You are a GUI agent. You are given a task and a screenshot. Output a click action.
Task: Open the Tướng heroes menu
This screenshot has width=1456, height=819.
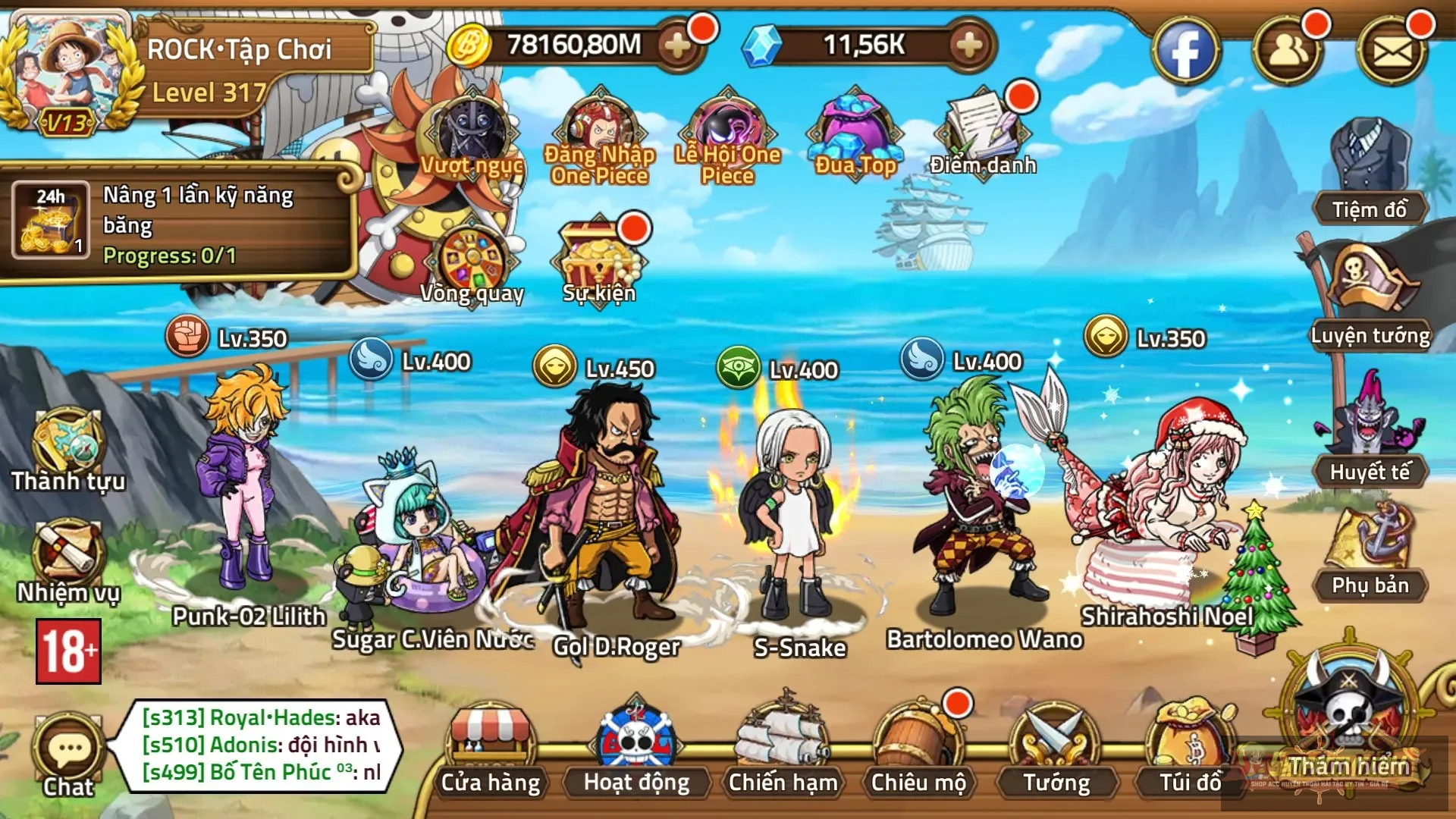tap(1056, 747)
